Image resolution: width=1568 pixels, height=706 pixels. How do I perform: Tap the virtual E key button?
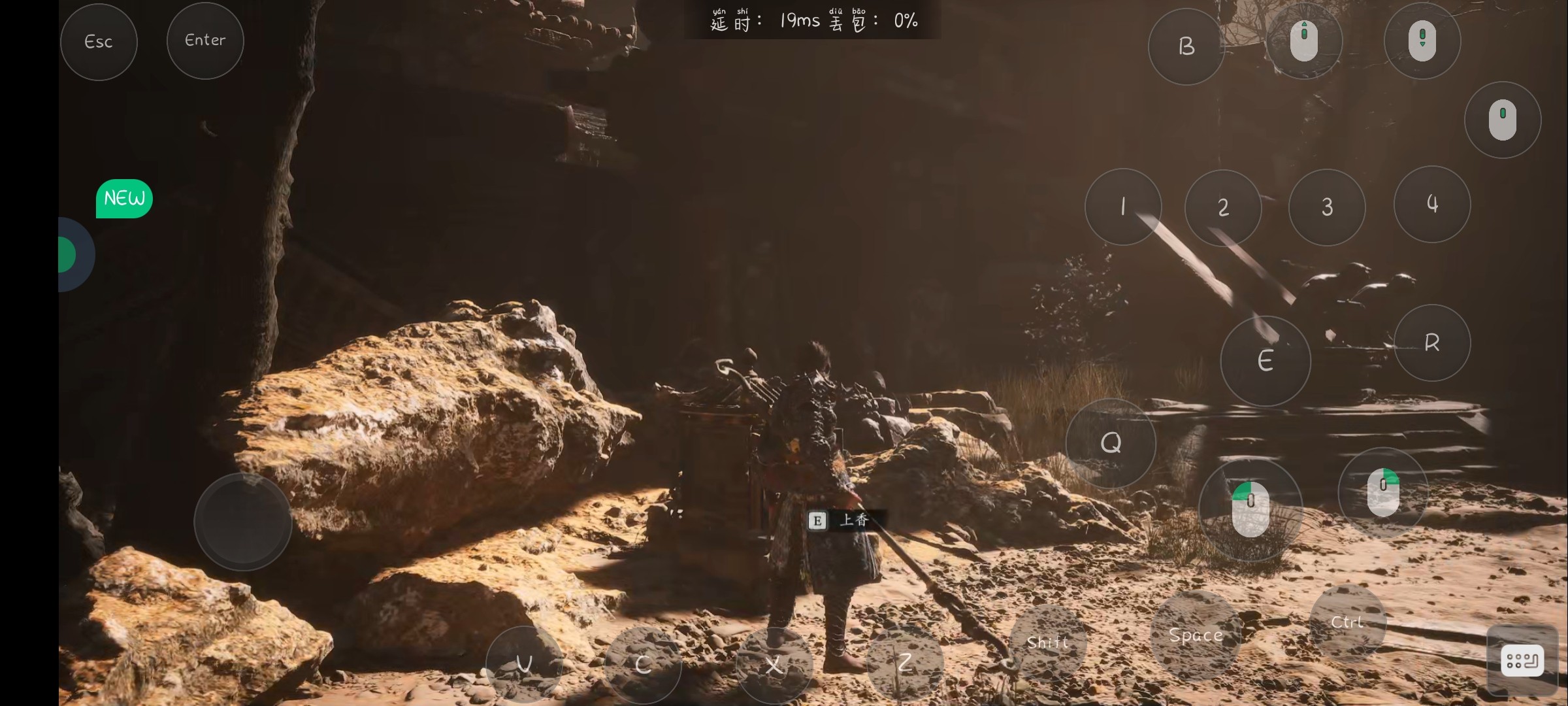[1266, 361]
